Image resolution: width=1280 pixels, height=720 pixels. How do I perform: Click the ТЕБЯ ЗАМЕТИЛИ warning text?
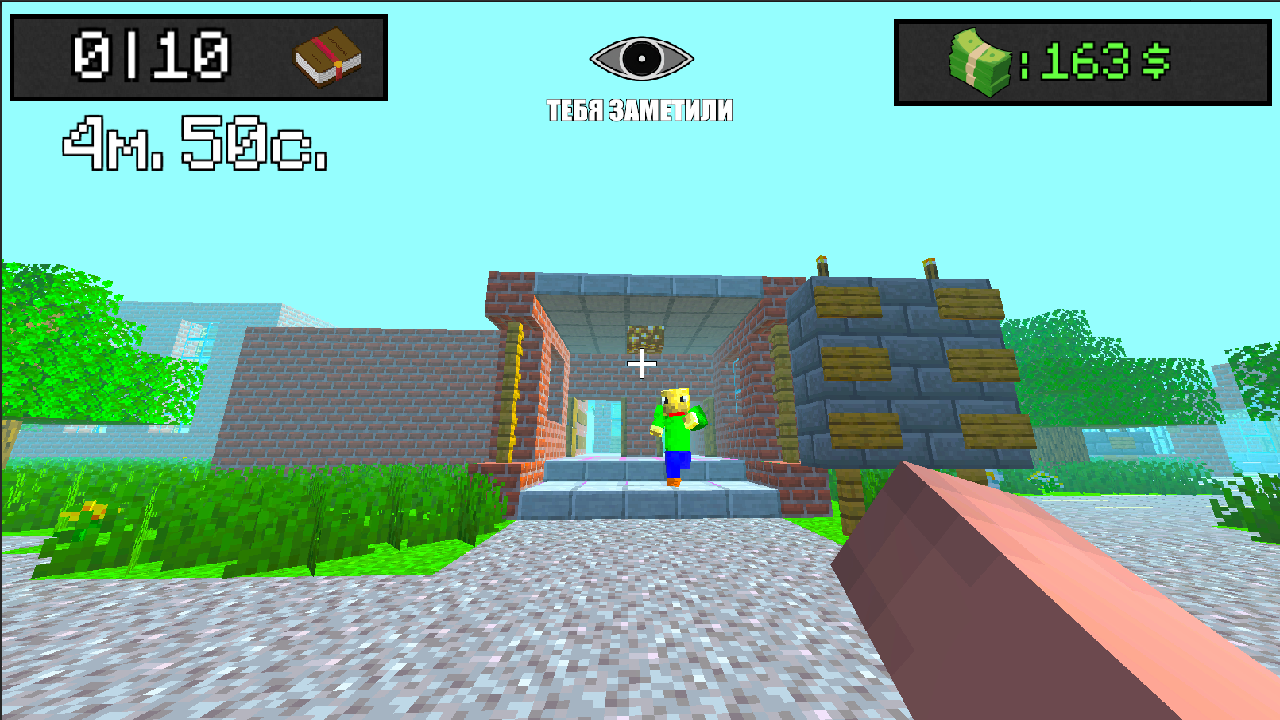point(638,111)
